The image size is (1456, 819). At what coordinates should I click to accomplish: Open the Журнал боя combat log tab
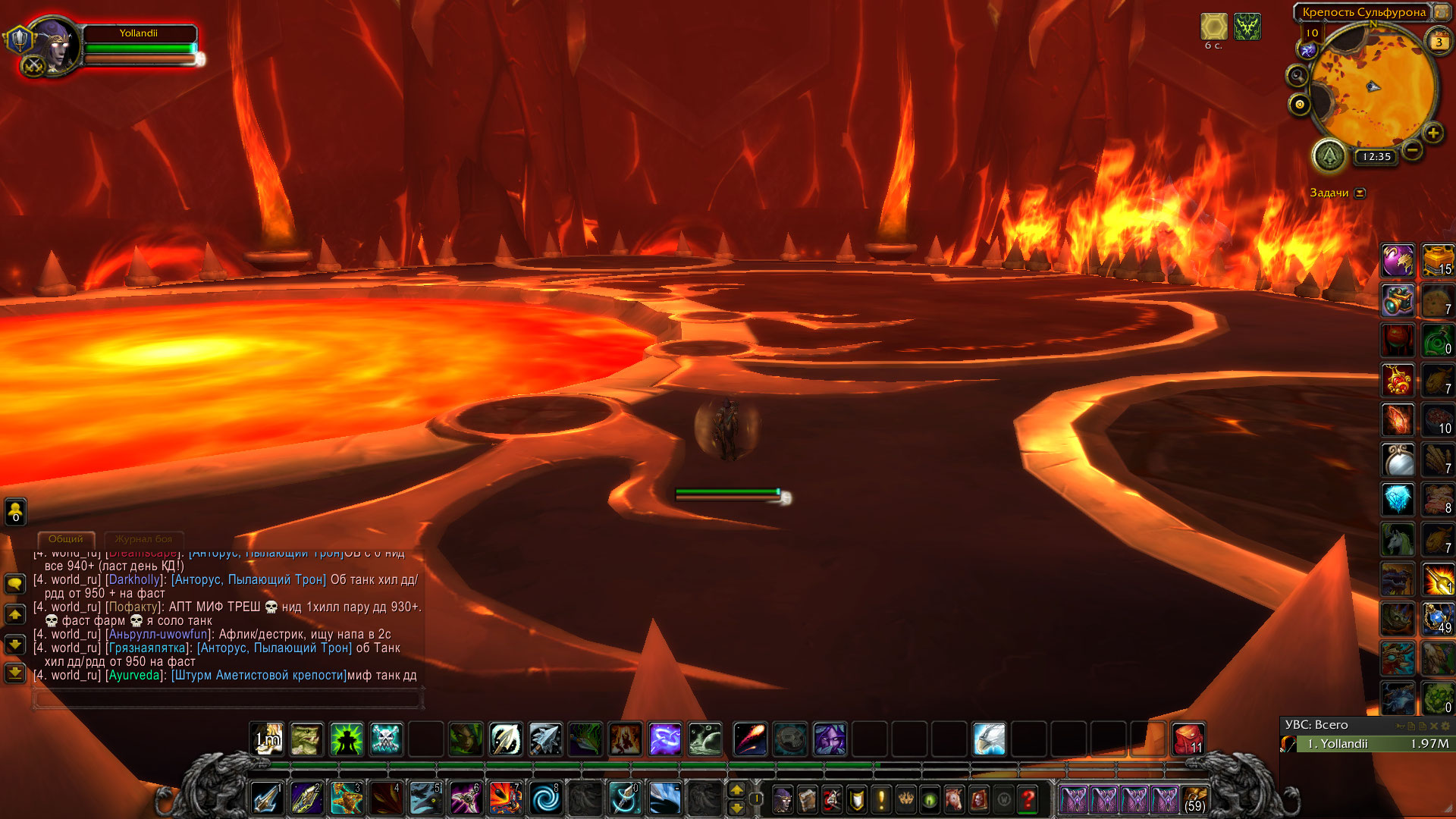[143, 539]
